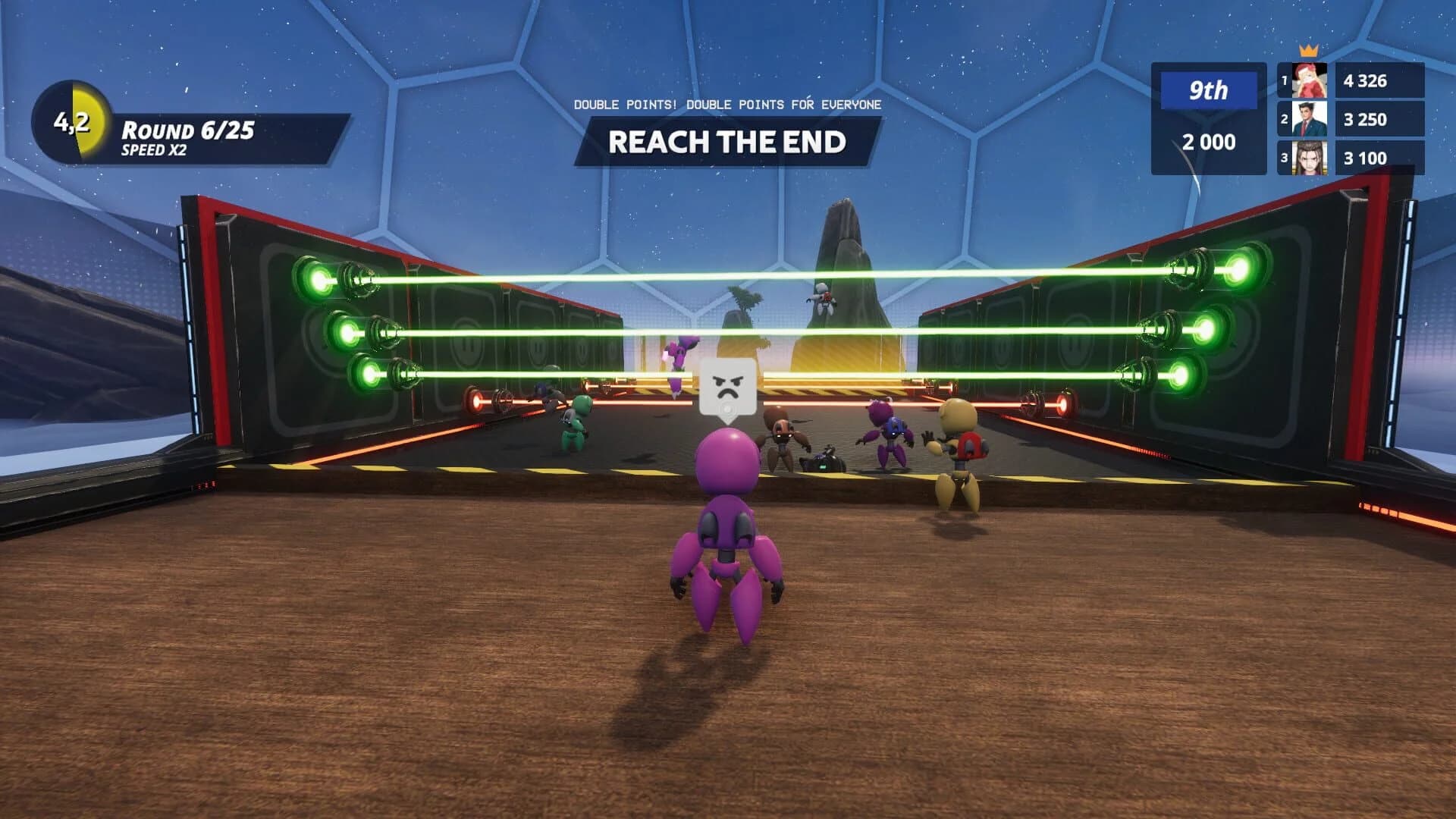The image size is (1456, 819).
Task: Expand the 9th place rank badge
Action: (1207, 91)
